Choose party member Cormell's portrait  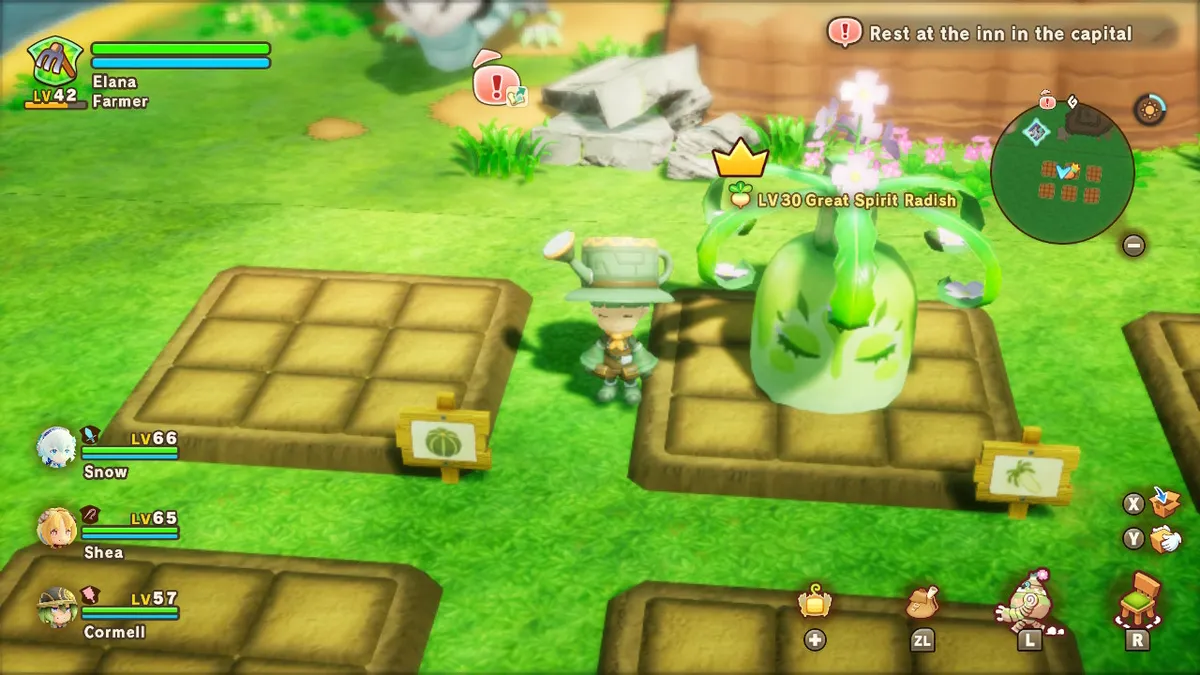(56, 607)
